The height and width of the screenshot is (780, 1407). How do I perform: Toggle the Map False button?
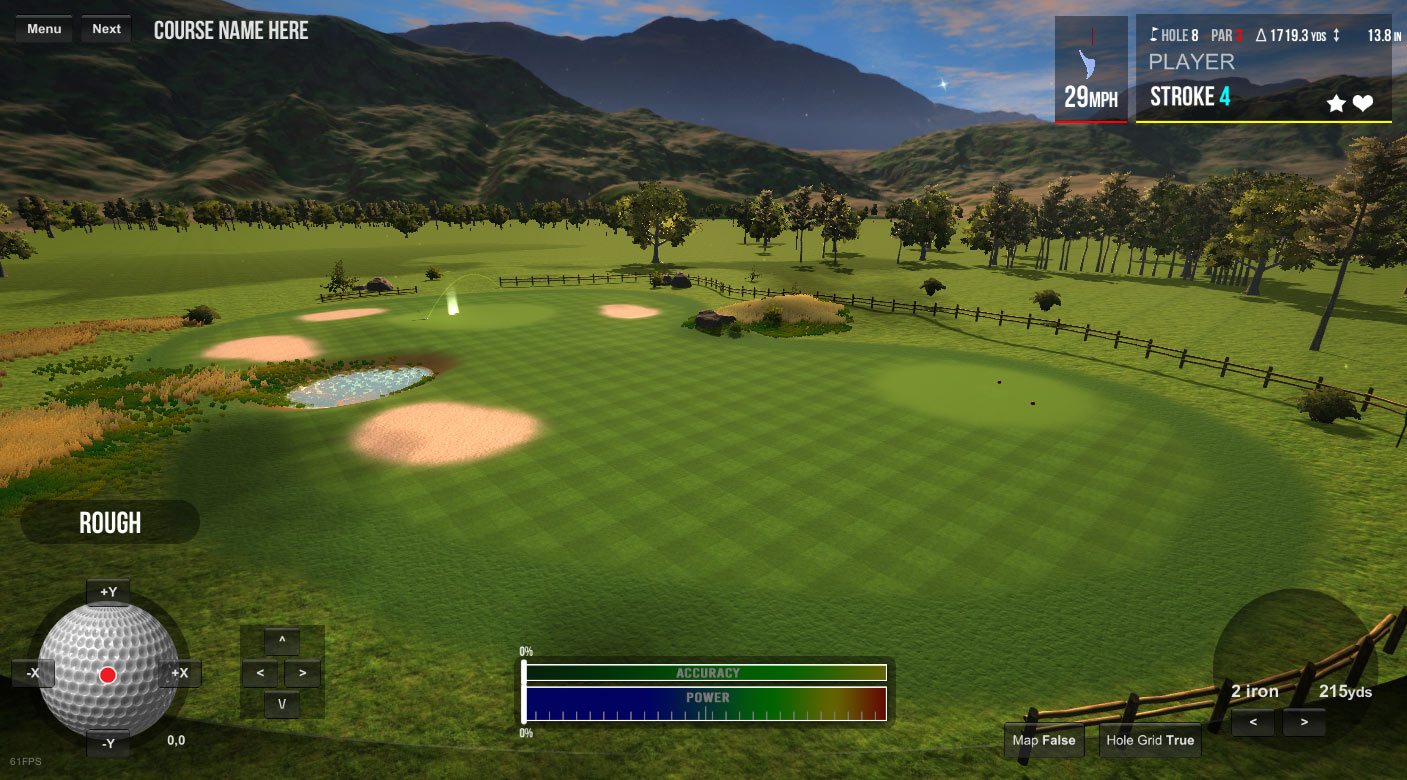tap(1044, 741)
